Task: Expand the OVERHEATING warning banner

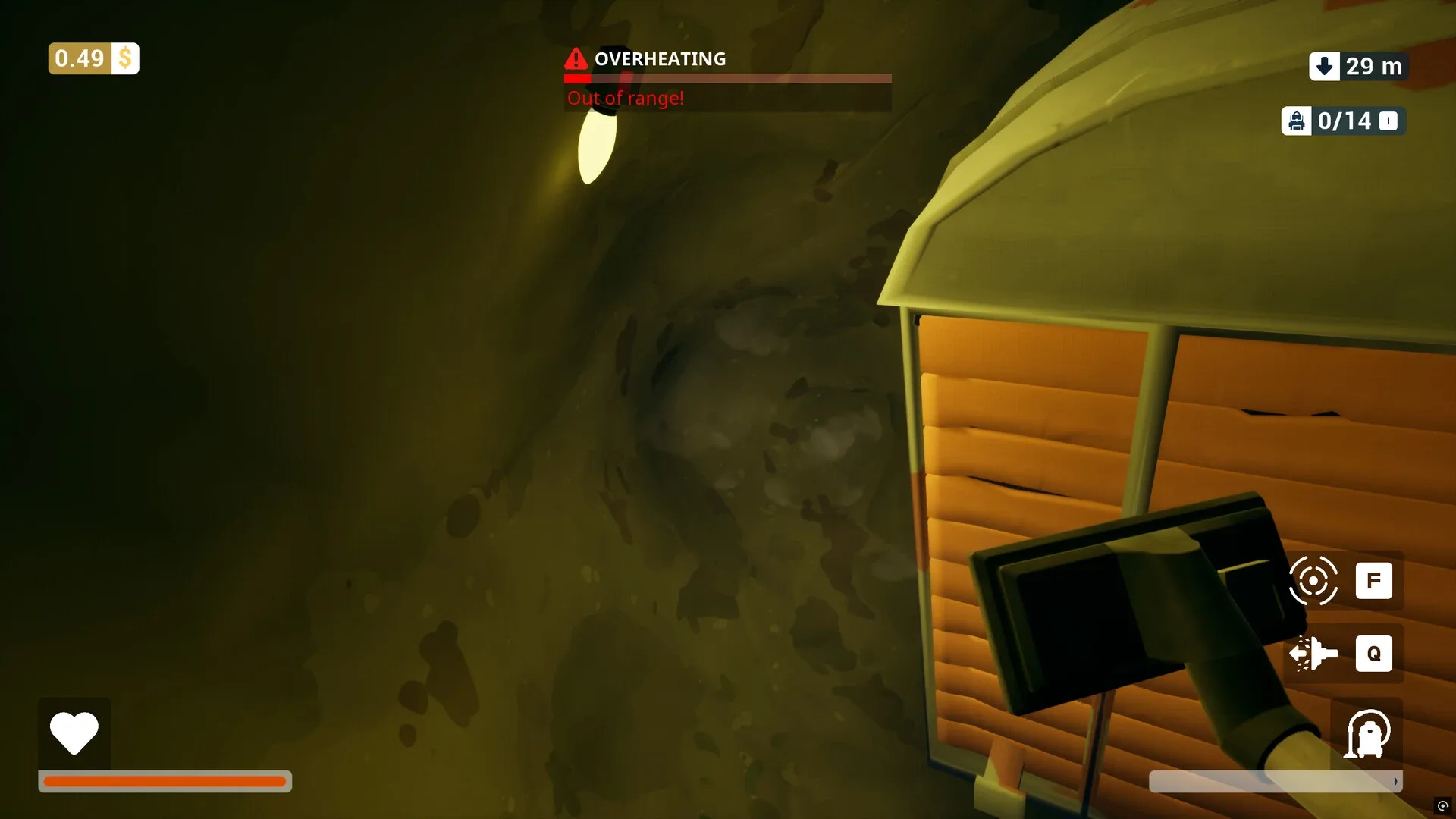Action: 659,58
